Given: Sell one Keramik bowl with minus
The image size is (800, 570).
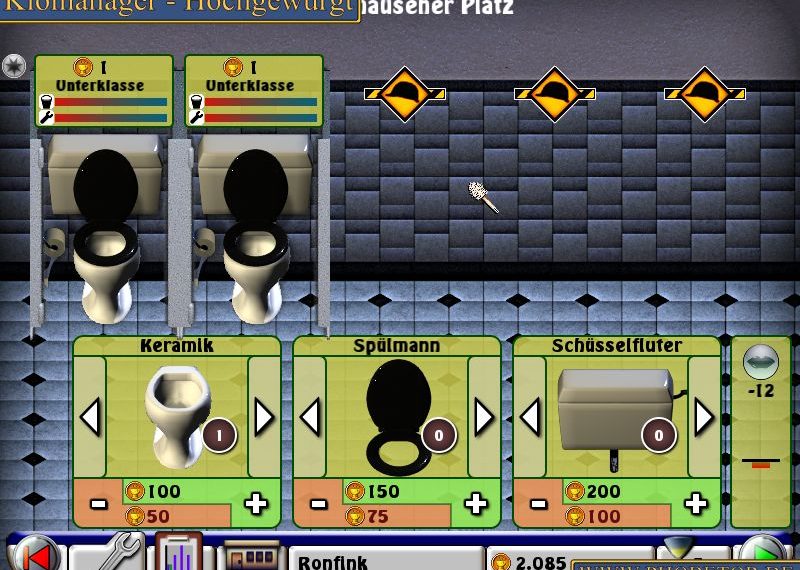Looking at the screenshot, I should (x=98, y=503).
